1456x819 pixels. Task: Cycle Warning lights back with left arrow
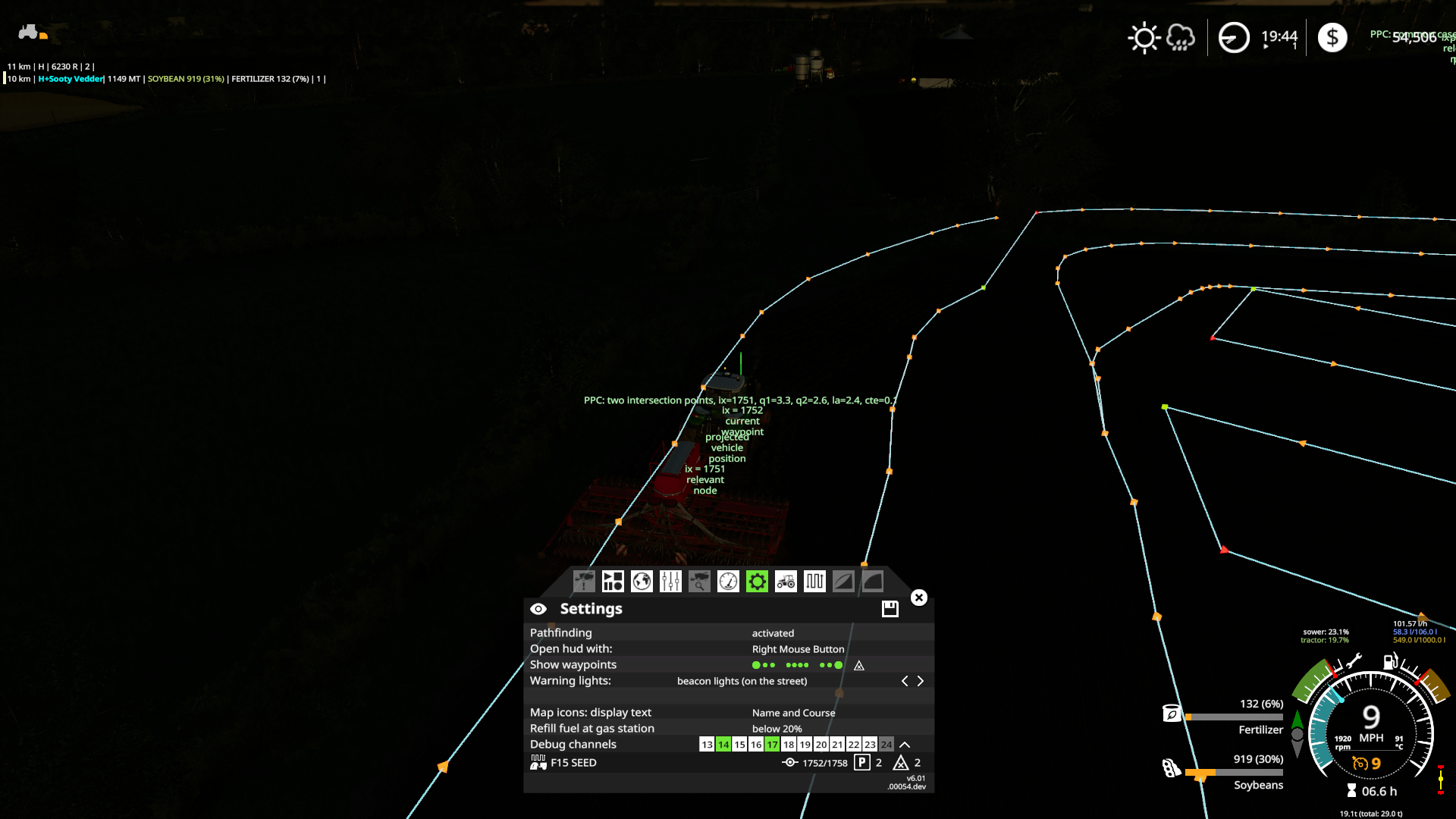[904, 681]
